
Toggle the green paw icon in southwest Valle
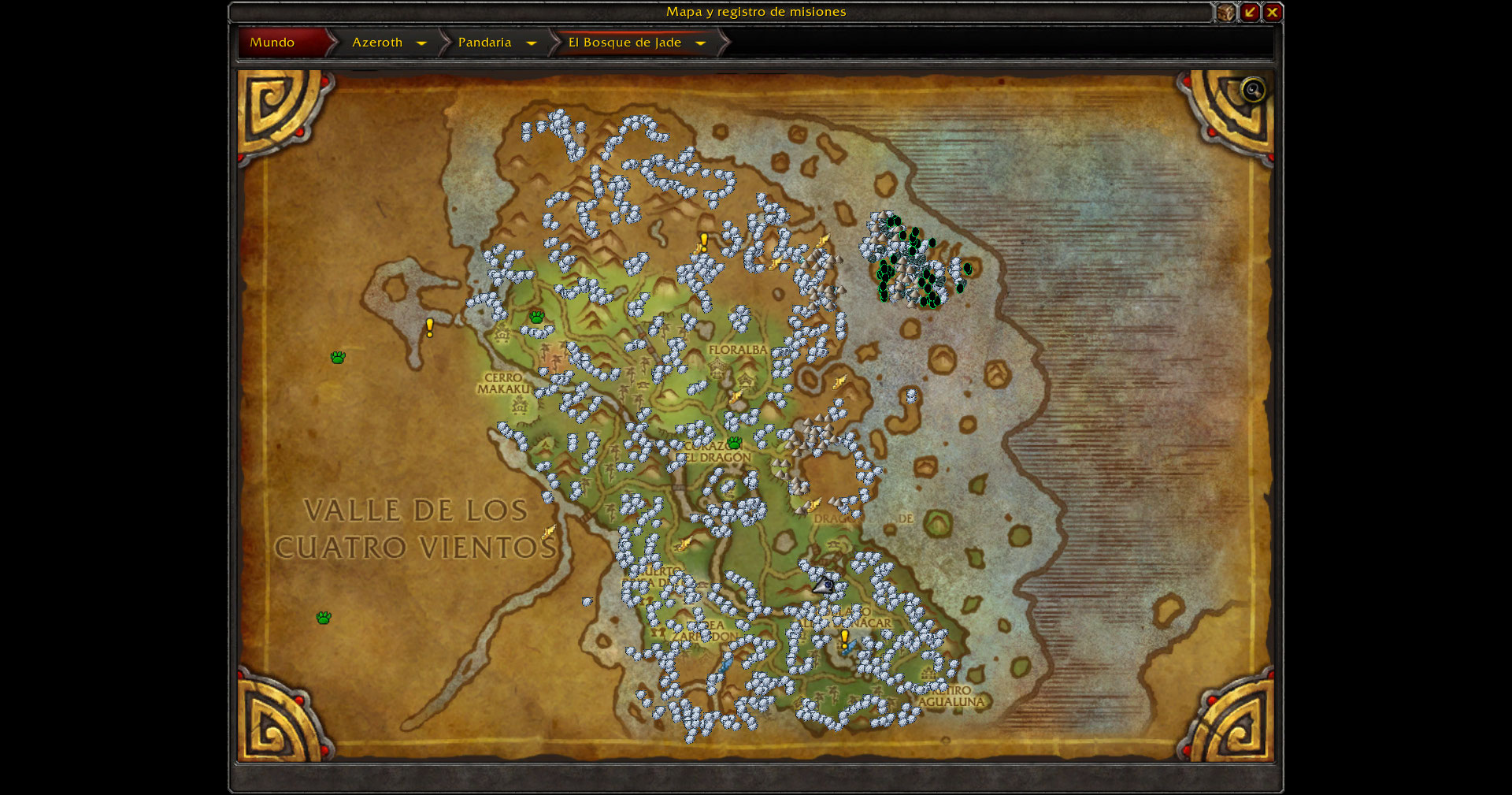coord(324,618)
